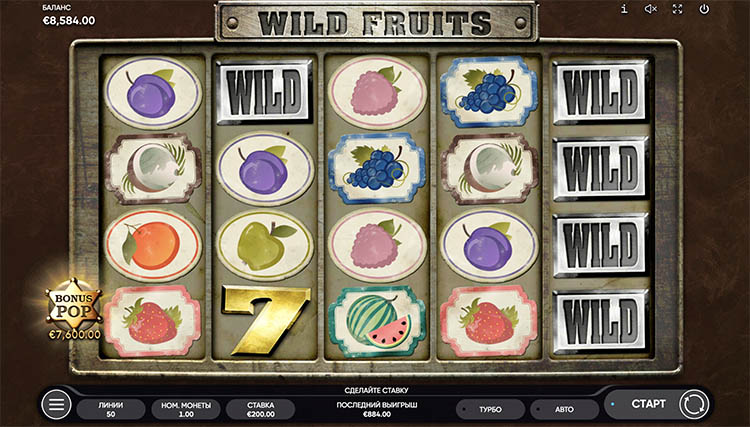Adjust the Ном. монеты coin value

coord(184,408)
